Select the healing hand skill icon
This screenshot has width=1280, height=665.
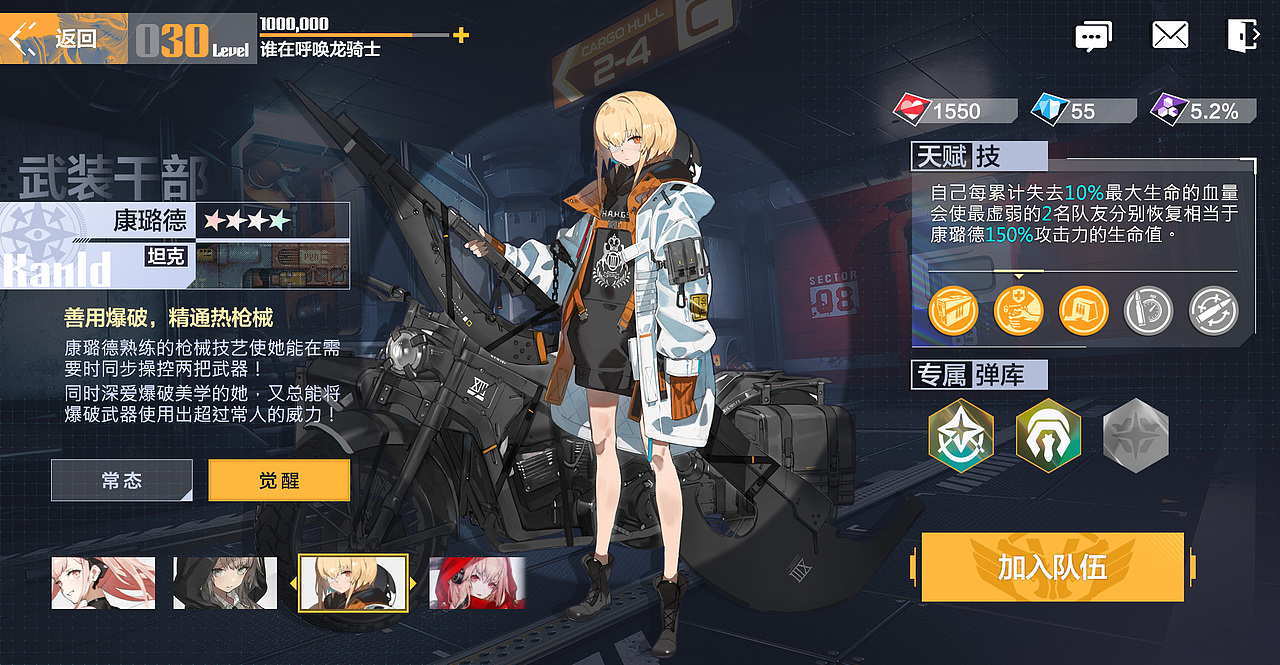click(x=1018, y=311)
